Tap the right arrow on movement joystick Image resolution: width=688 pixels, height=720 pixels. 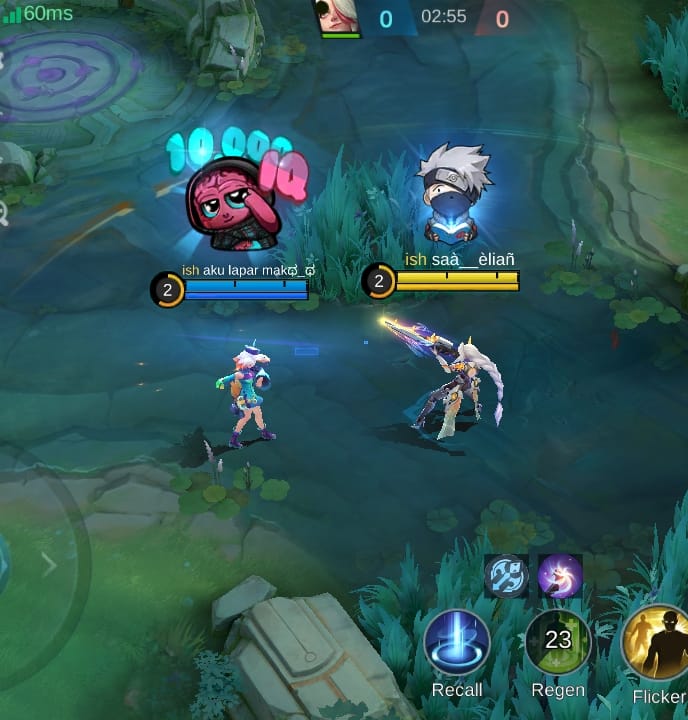point(49,565)
